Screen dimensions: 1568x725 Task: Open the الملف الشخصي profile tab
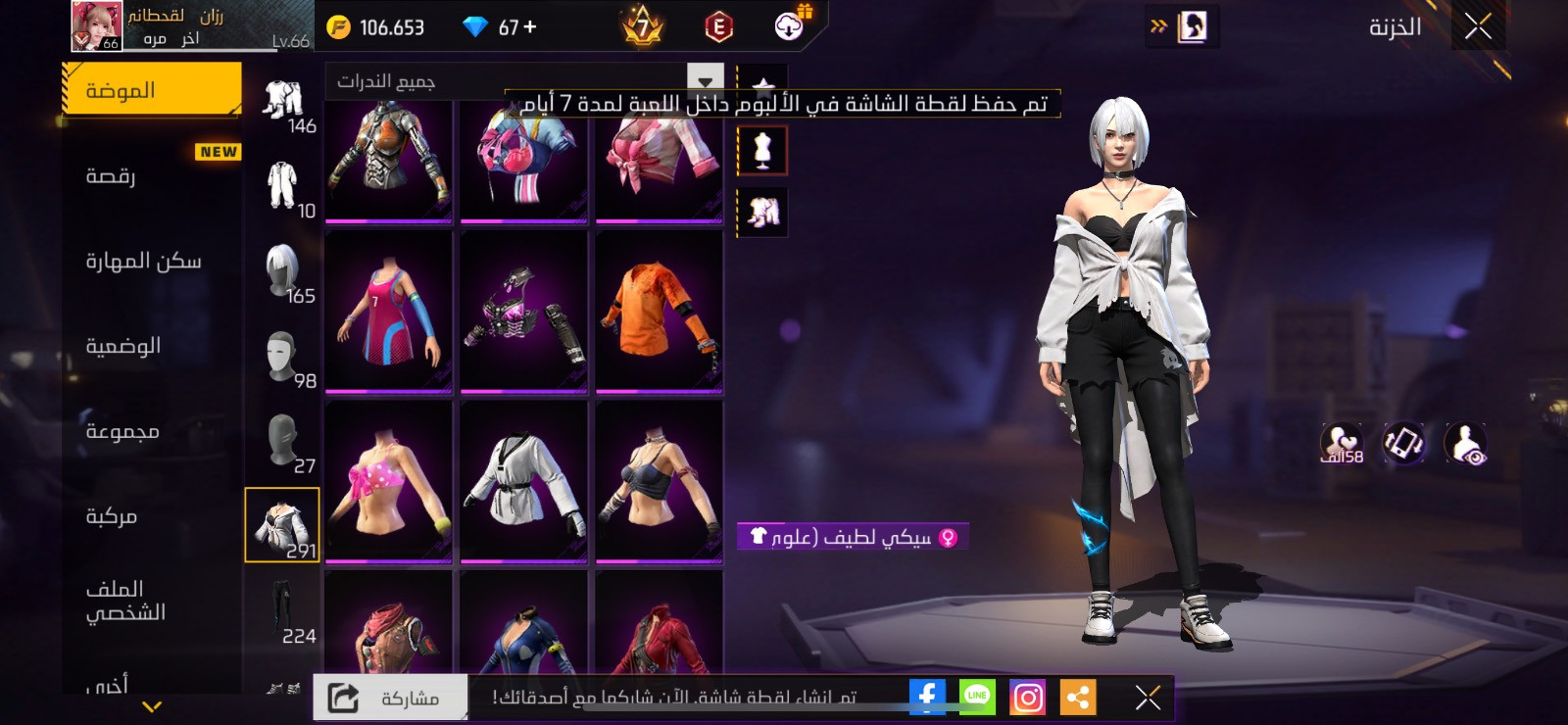152,601
